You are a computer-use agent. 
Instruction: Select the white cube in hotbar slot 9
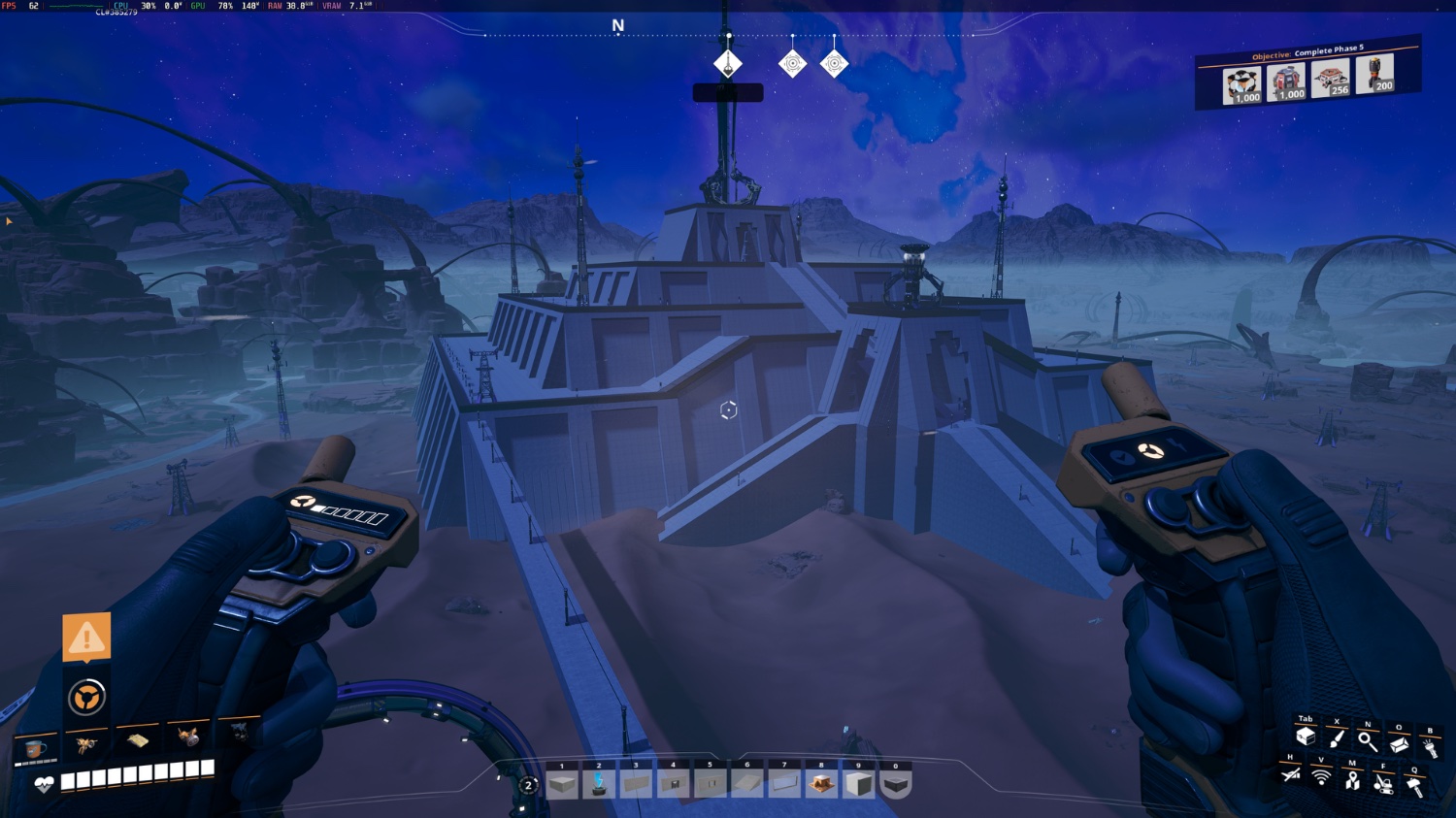(859, 783)
